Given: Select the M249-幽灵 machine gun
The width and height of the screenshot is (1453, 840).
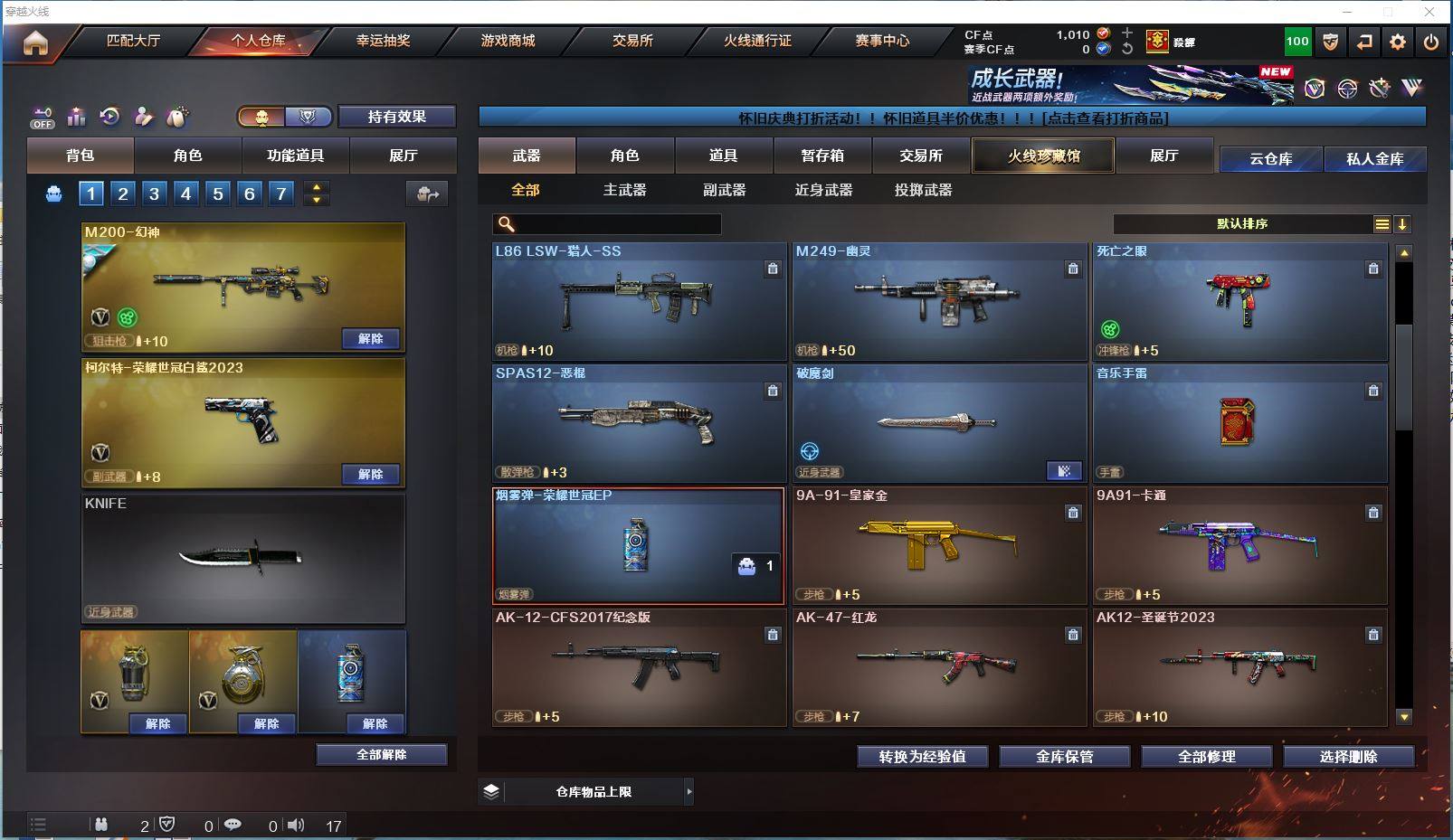Looking at the screenshot, I should pos(939,302).
